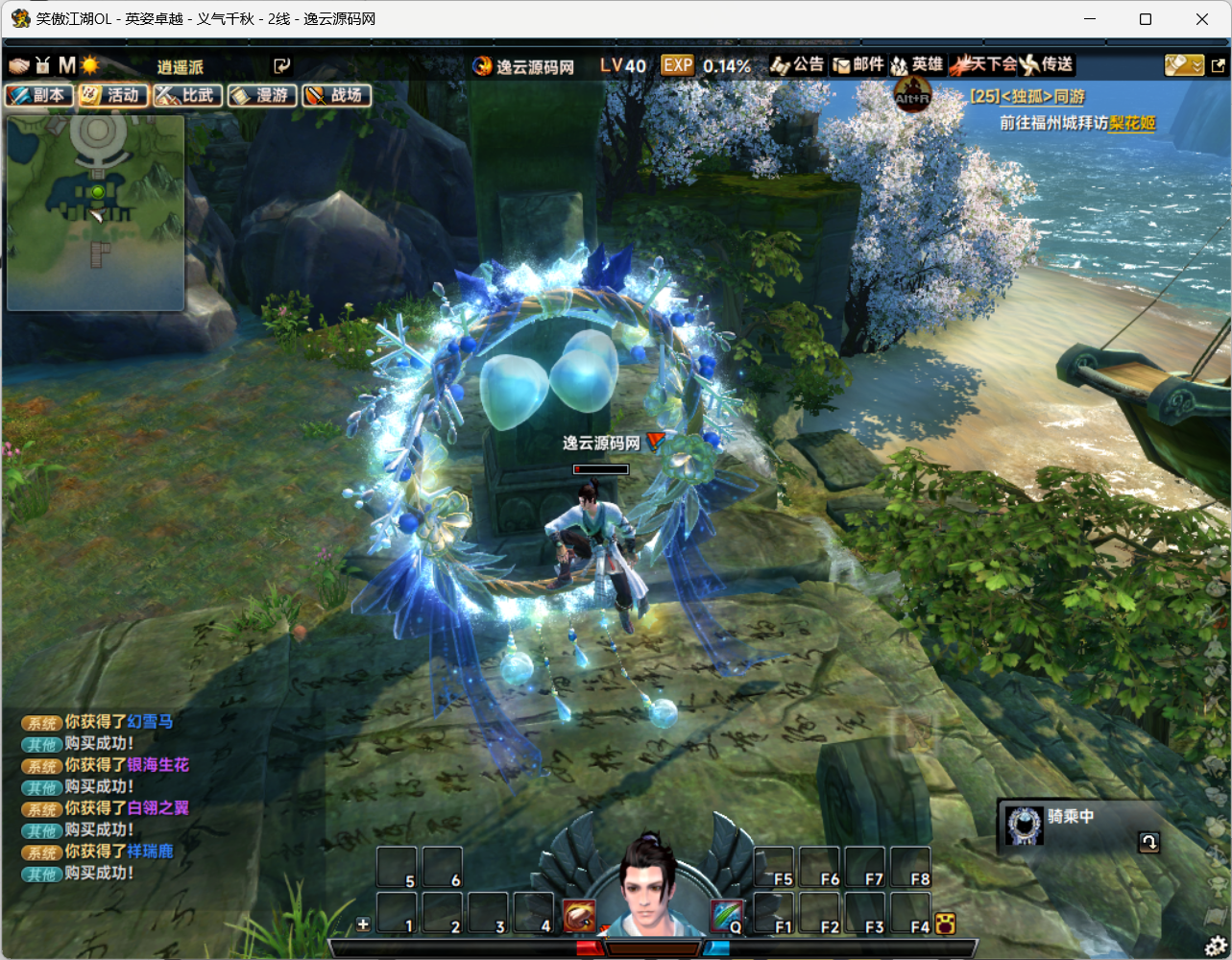Screen dimensions: 1232x960
Task: Click the handshake icon in the top bar
Action: click(19, 65)
